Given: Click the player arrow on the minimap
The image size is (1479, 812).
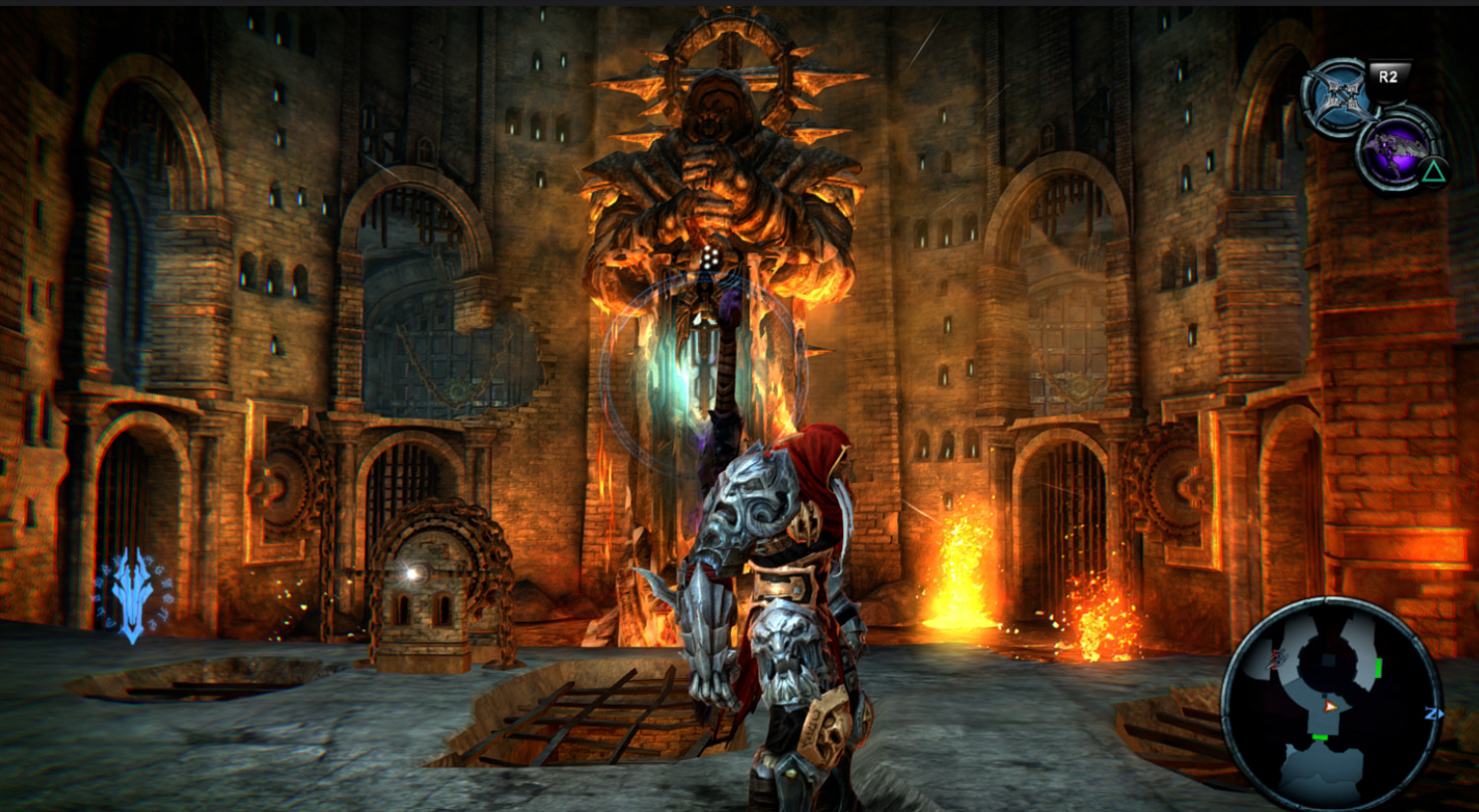Looking at the screenshot, I should coord(1331,706).
